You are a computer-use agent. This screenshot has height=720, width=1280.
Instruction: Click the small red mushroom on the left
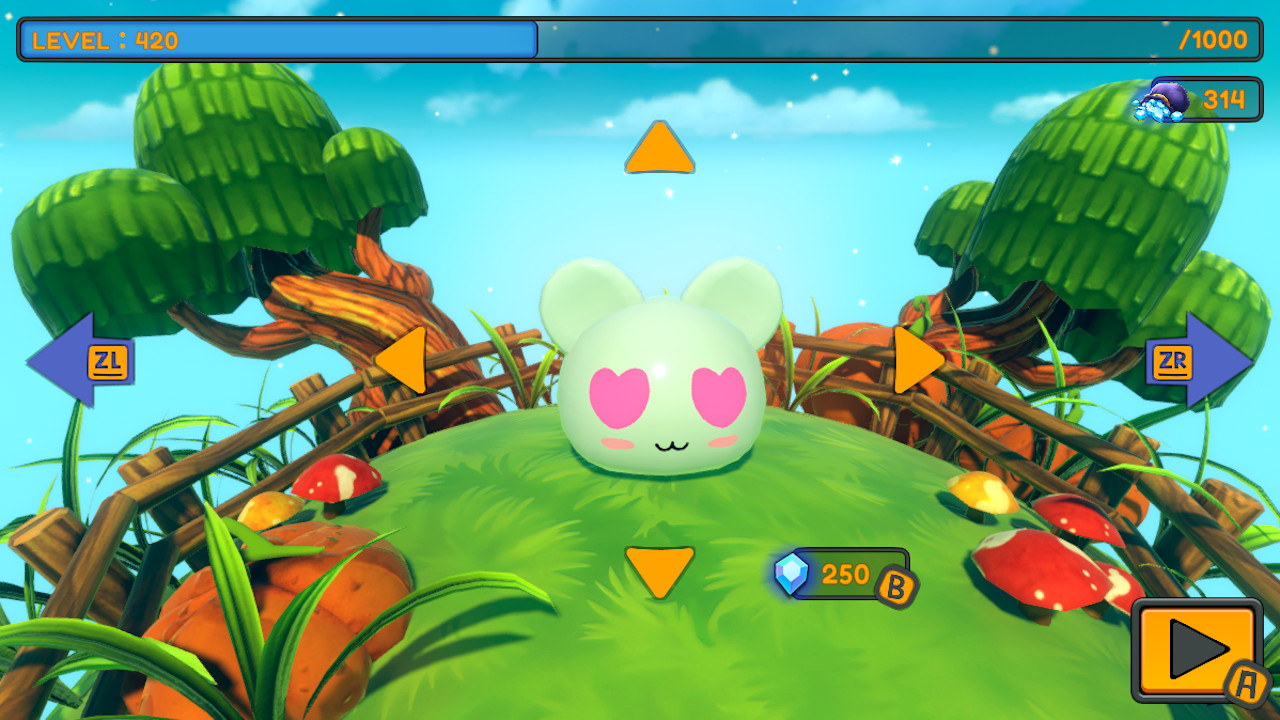pyautogui.click(x=337, y=477)
